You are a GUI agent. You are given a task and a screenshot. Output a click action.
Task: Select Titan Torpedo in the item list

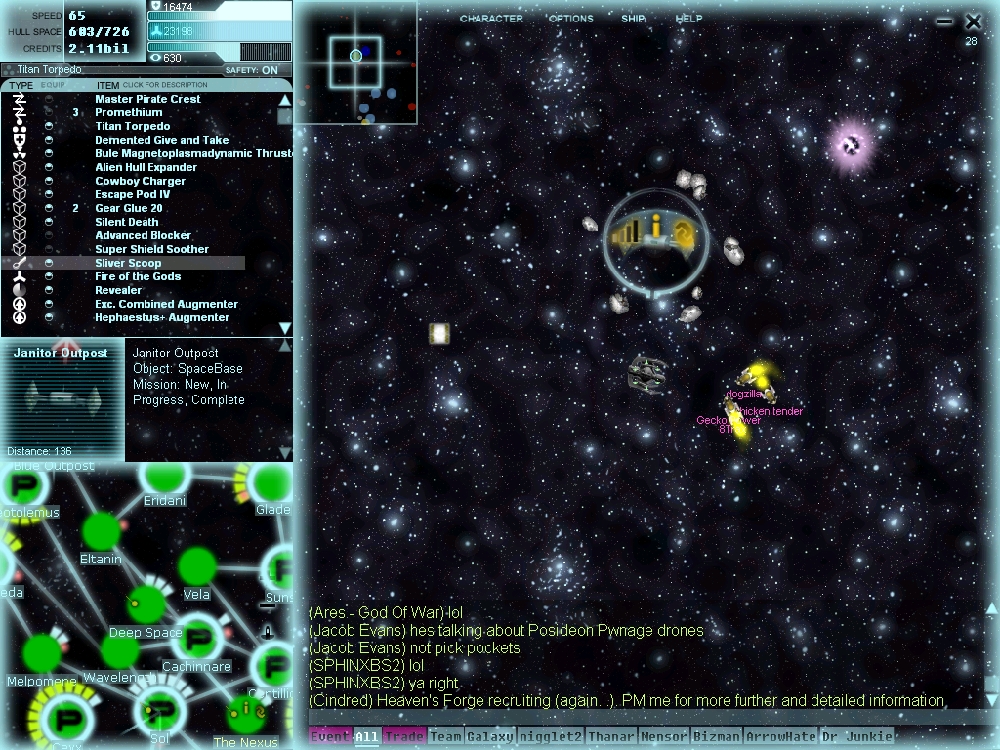click(133, 127)
